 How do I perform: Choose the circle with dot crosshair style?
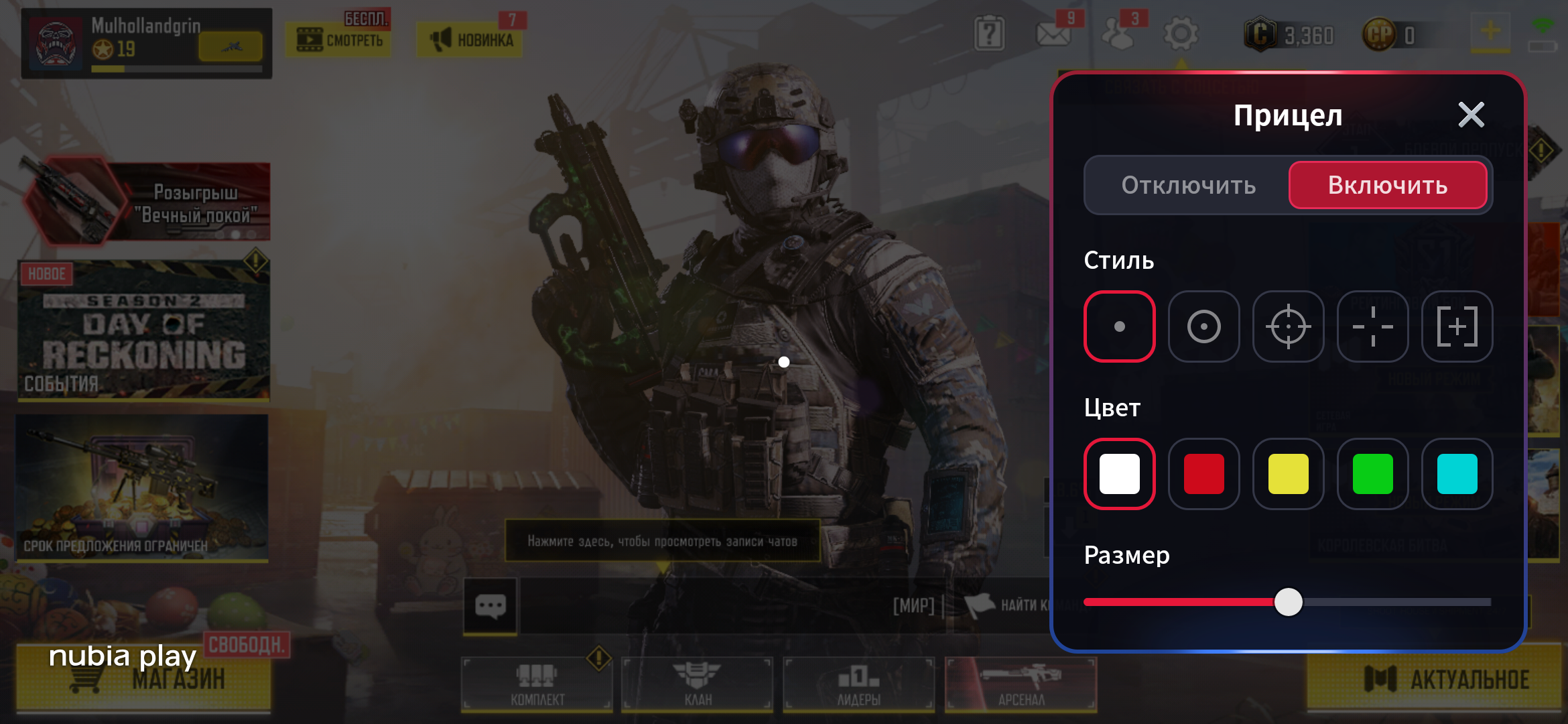click(x=1203, y=326)
